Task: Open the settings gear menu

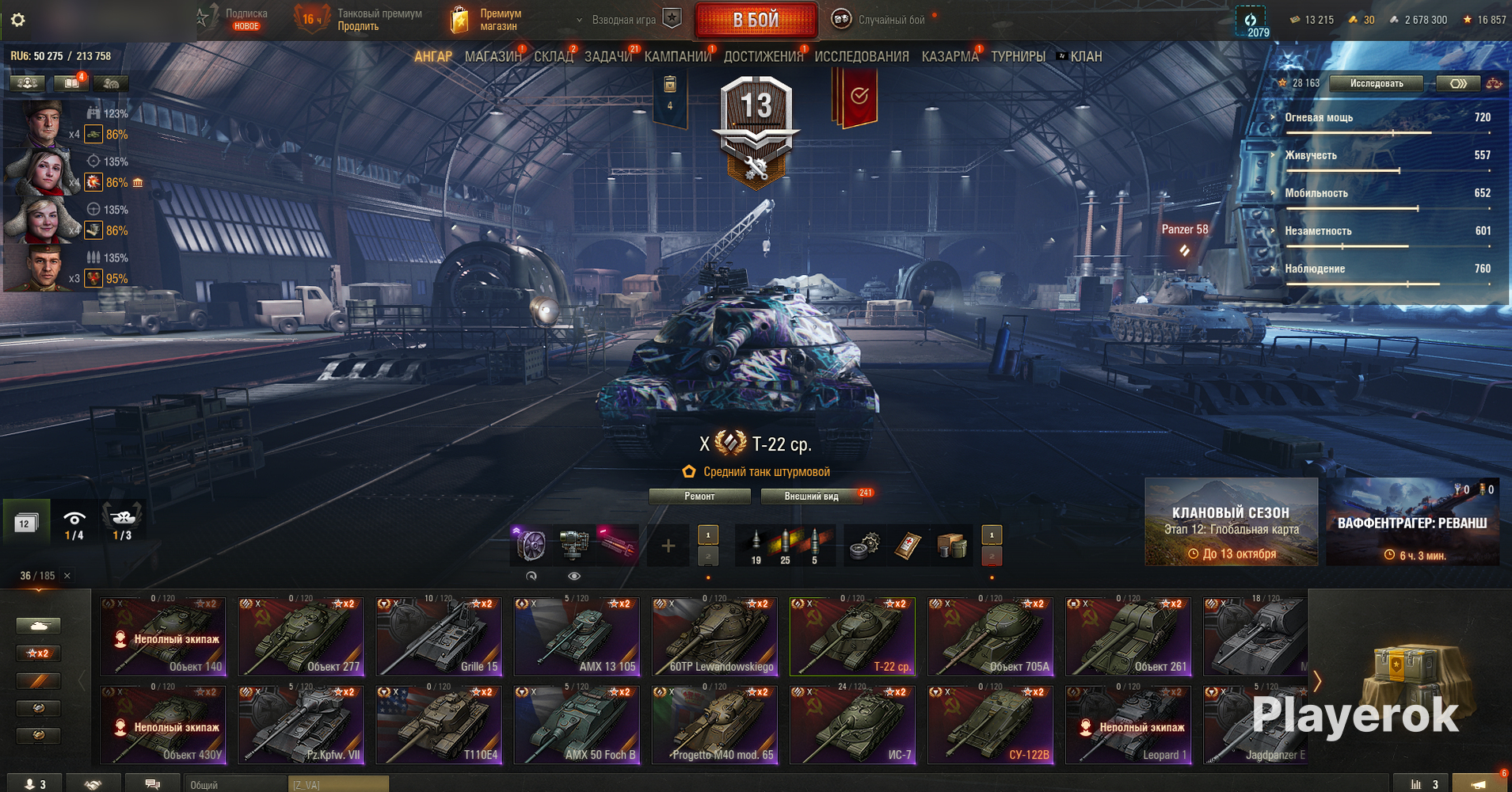Action: click(17, 20)
